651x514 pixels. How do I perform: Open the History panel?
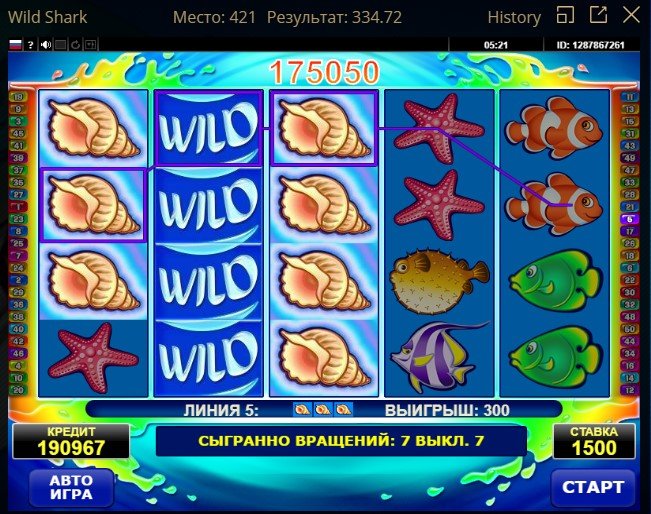tap(514, 17)
